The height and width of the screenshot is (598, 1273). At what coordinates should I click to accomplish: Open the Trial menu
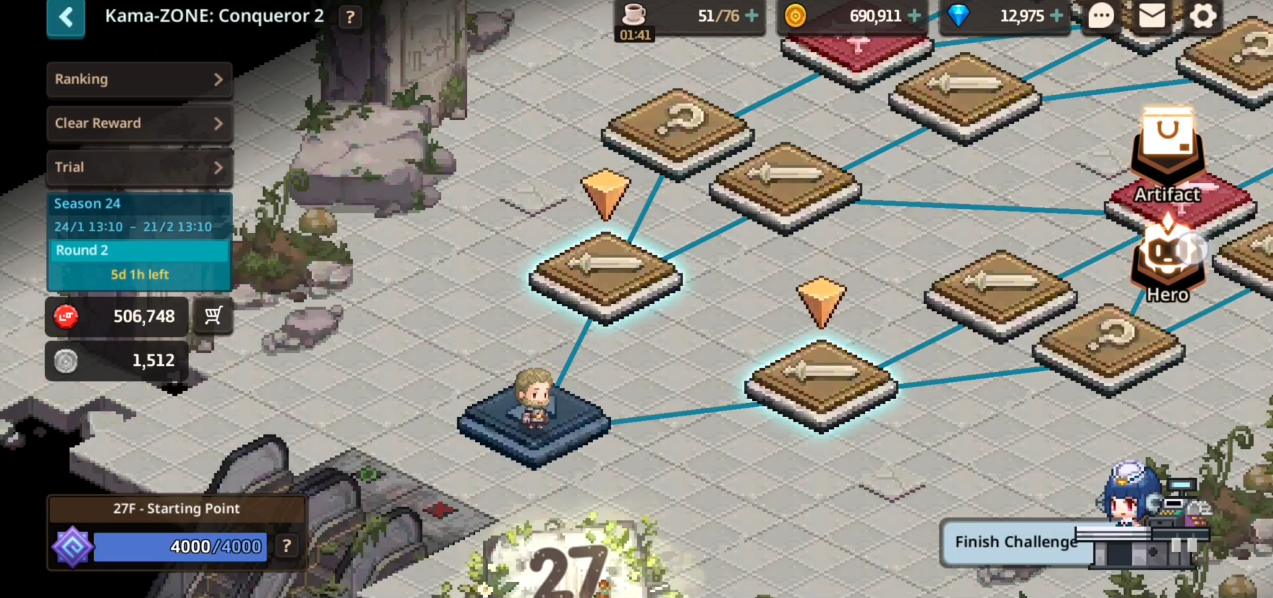click(139, 167)
